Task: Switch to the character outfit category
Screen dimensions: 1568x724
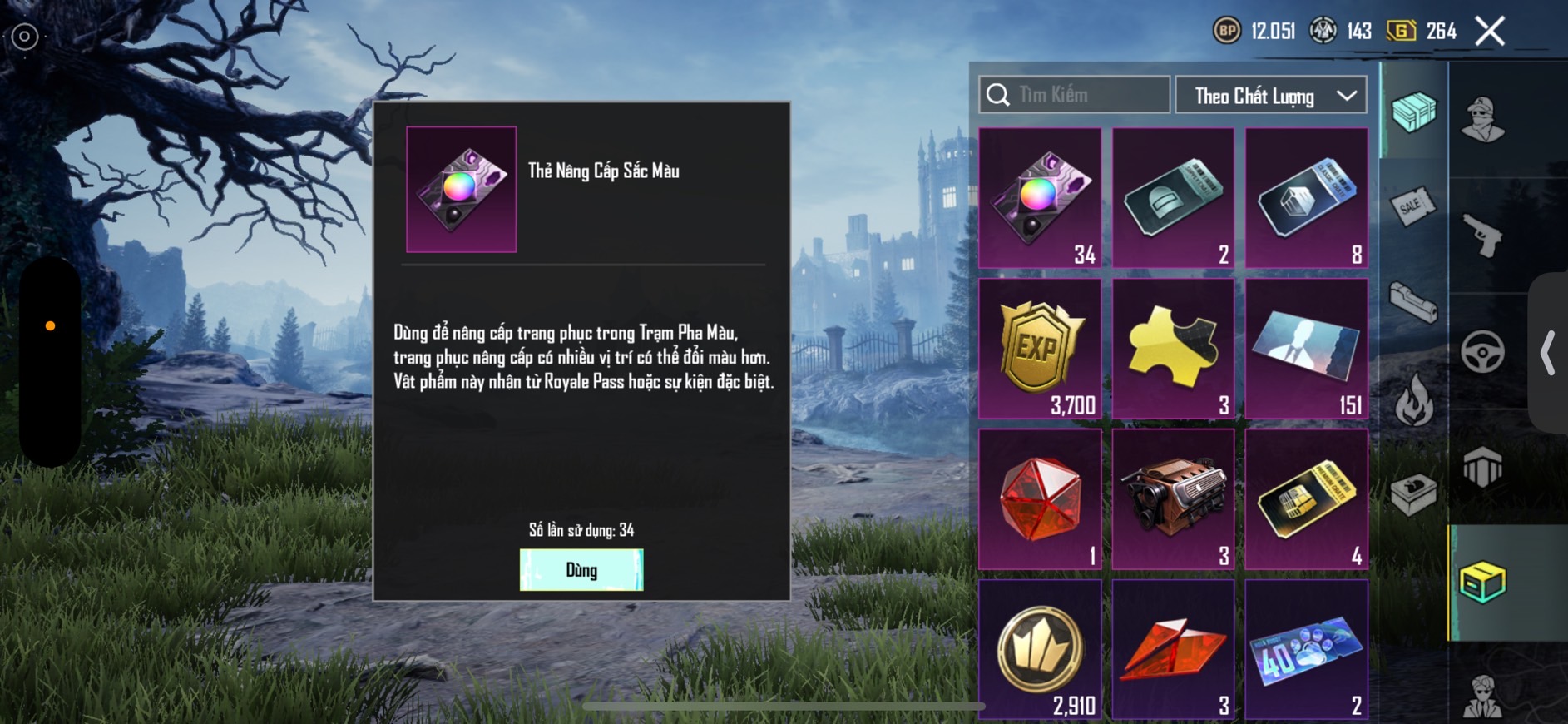Action: (1482, 119)
